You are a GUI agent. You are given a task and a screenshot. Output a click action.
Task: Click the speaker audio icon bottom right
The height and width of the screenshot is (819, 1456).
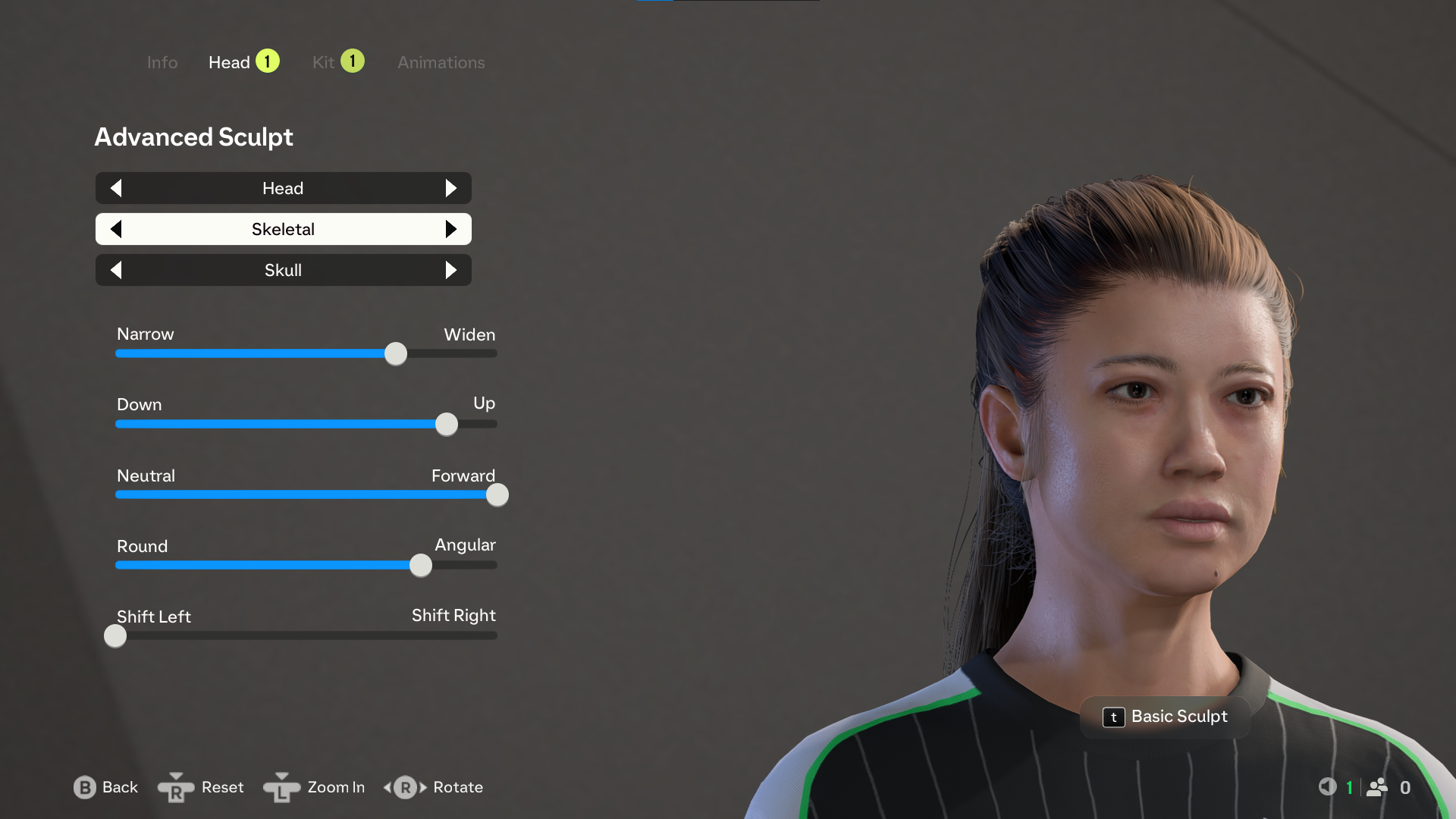coord(1329,787)
